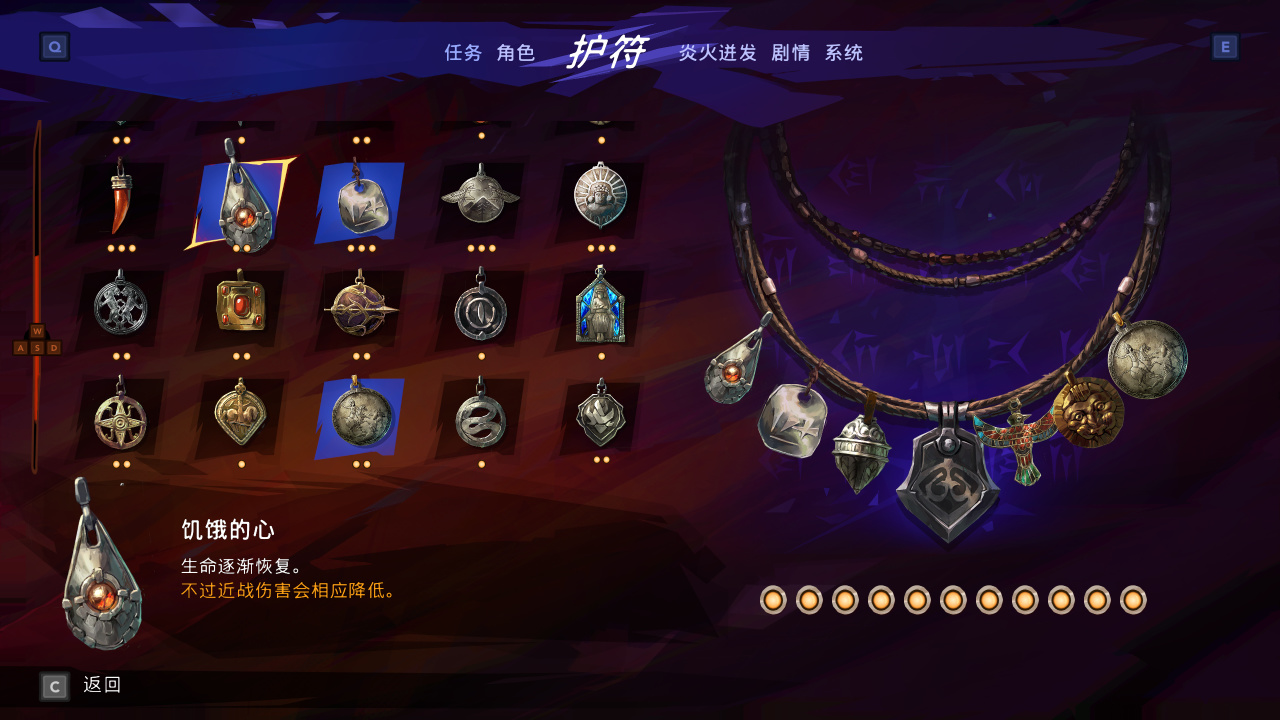Click the Q page-switch key prompt
The image size is (1280, 720).
pos(53,46)
